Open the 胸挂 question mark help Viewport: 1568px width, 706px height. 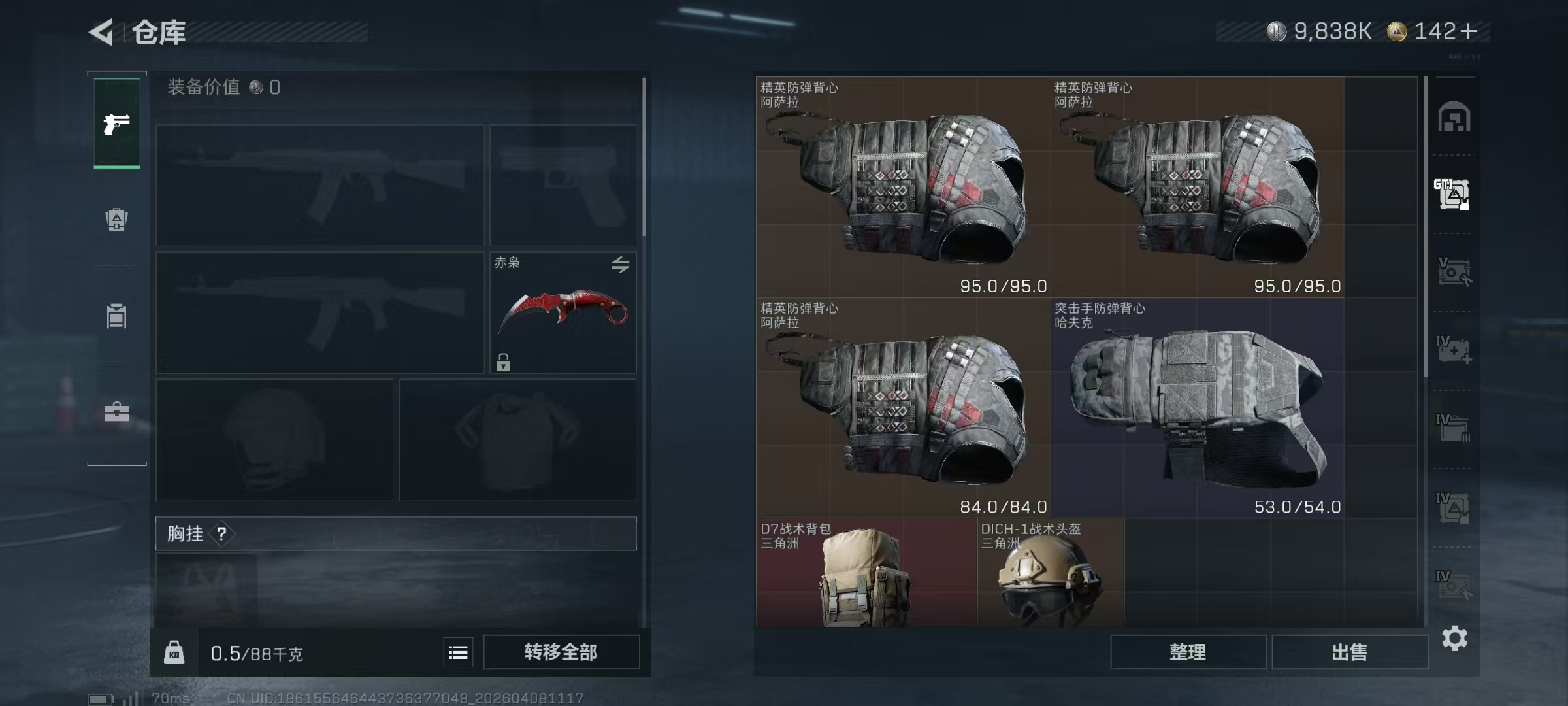(221, 534)
